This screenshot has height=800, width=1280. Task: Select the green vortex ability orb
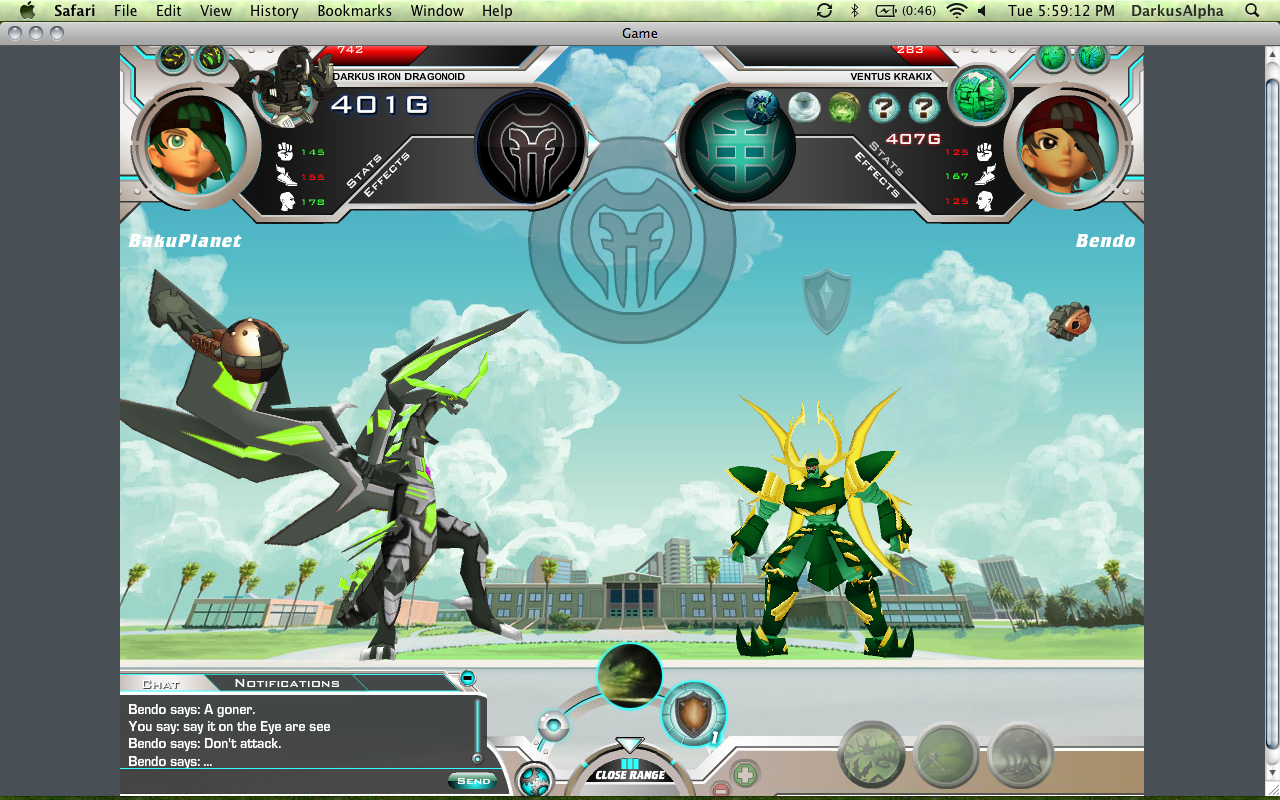[630, 676]
